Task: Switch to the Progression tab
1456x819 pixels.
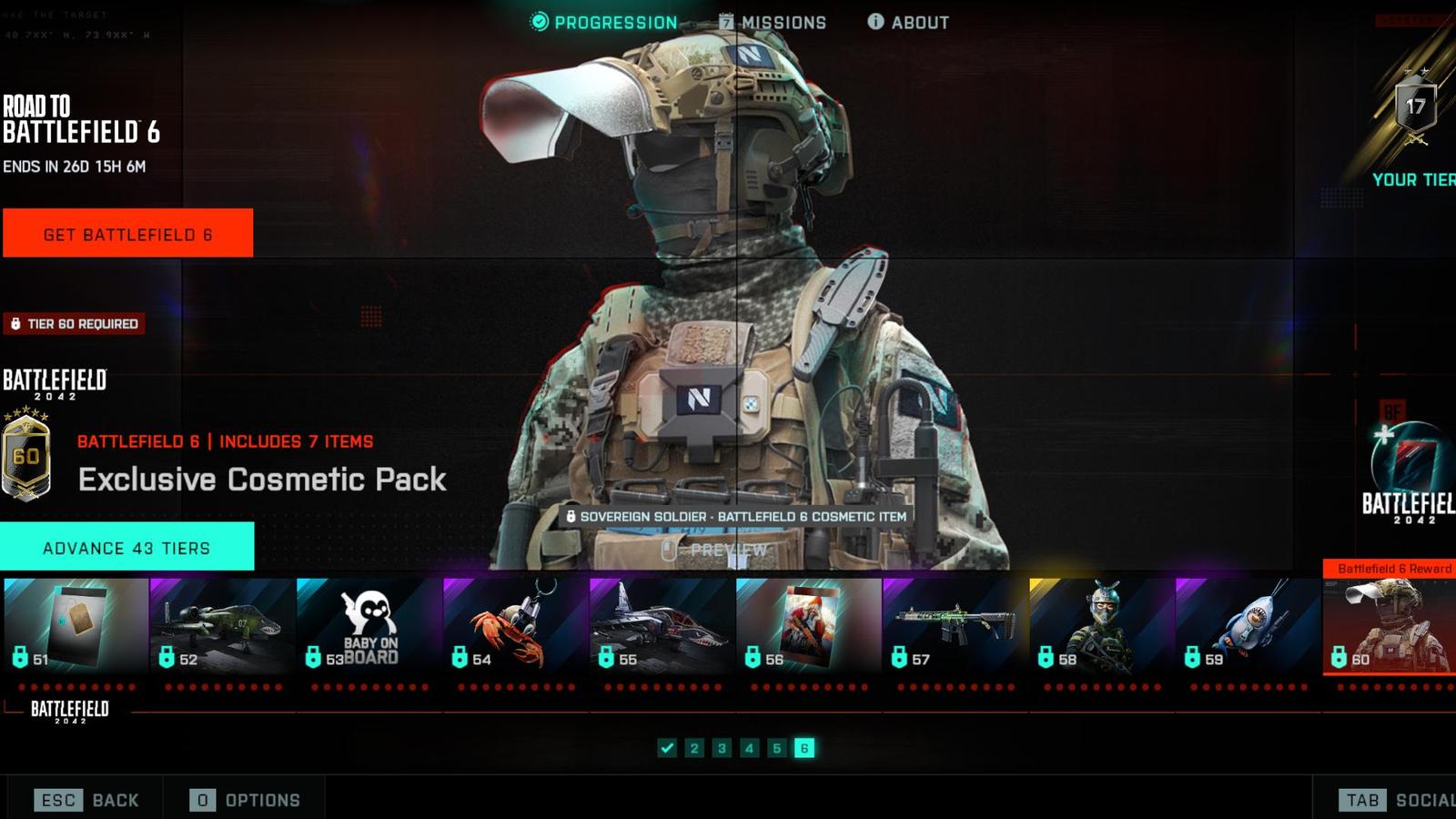Action: point(604,23)
